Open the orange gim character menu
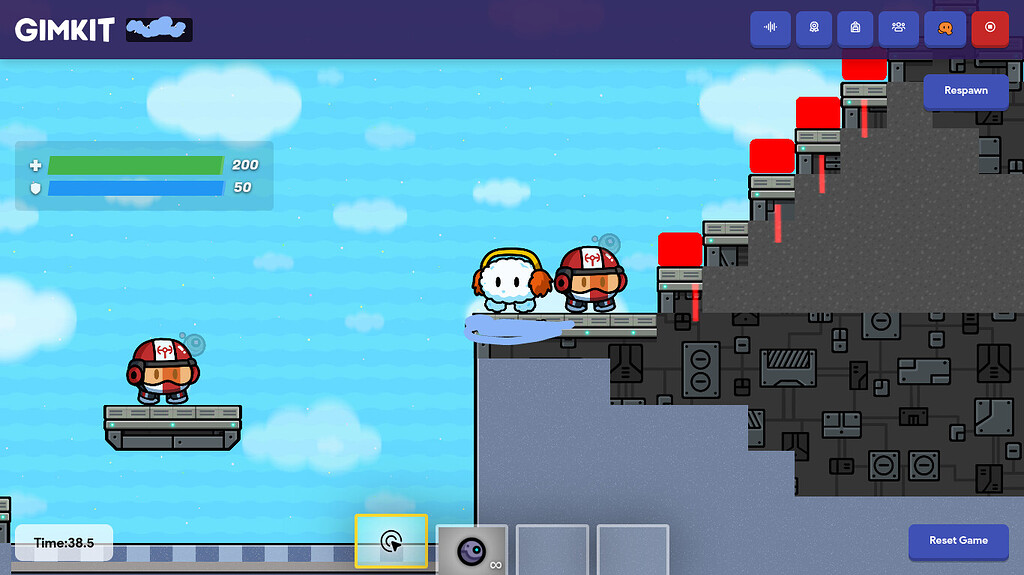1024x575 pixels. (x=944, y=28)
